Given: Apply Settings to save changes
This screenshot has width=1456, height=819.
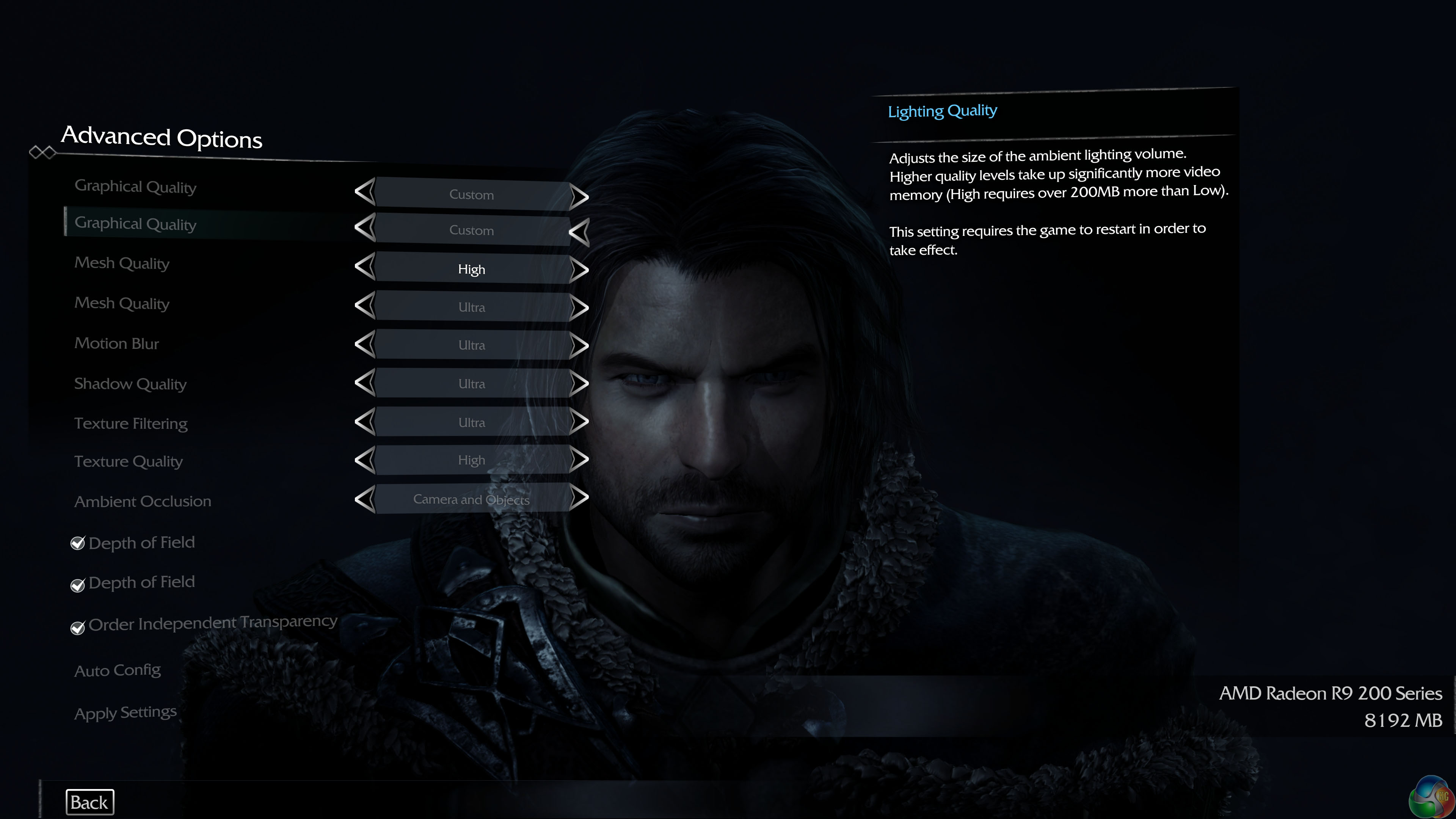Looking at the screenshot, I should coord(126,712).
